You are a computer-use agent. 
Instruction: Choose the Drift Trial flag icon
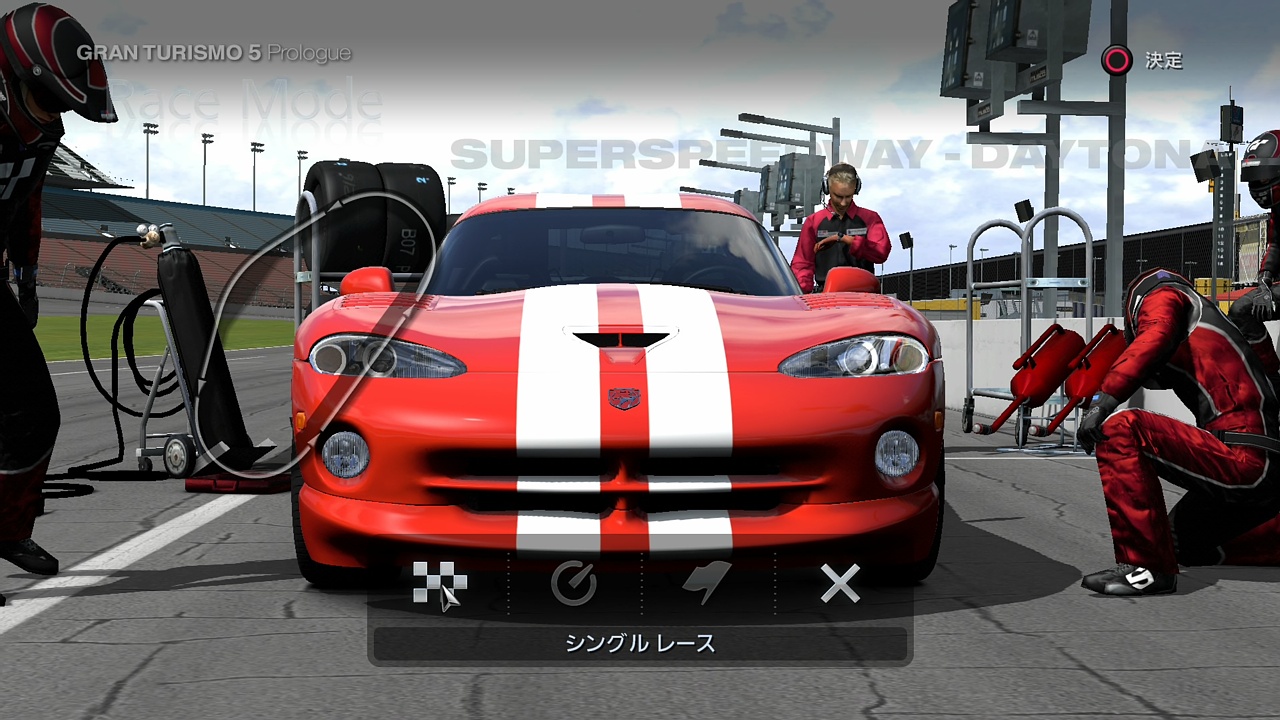click(x=705, y=583)
